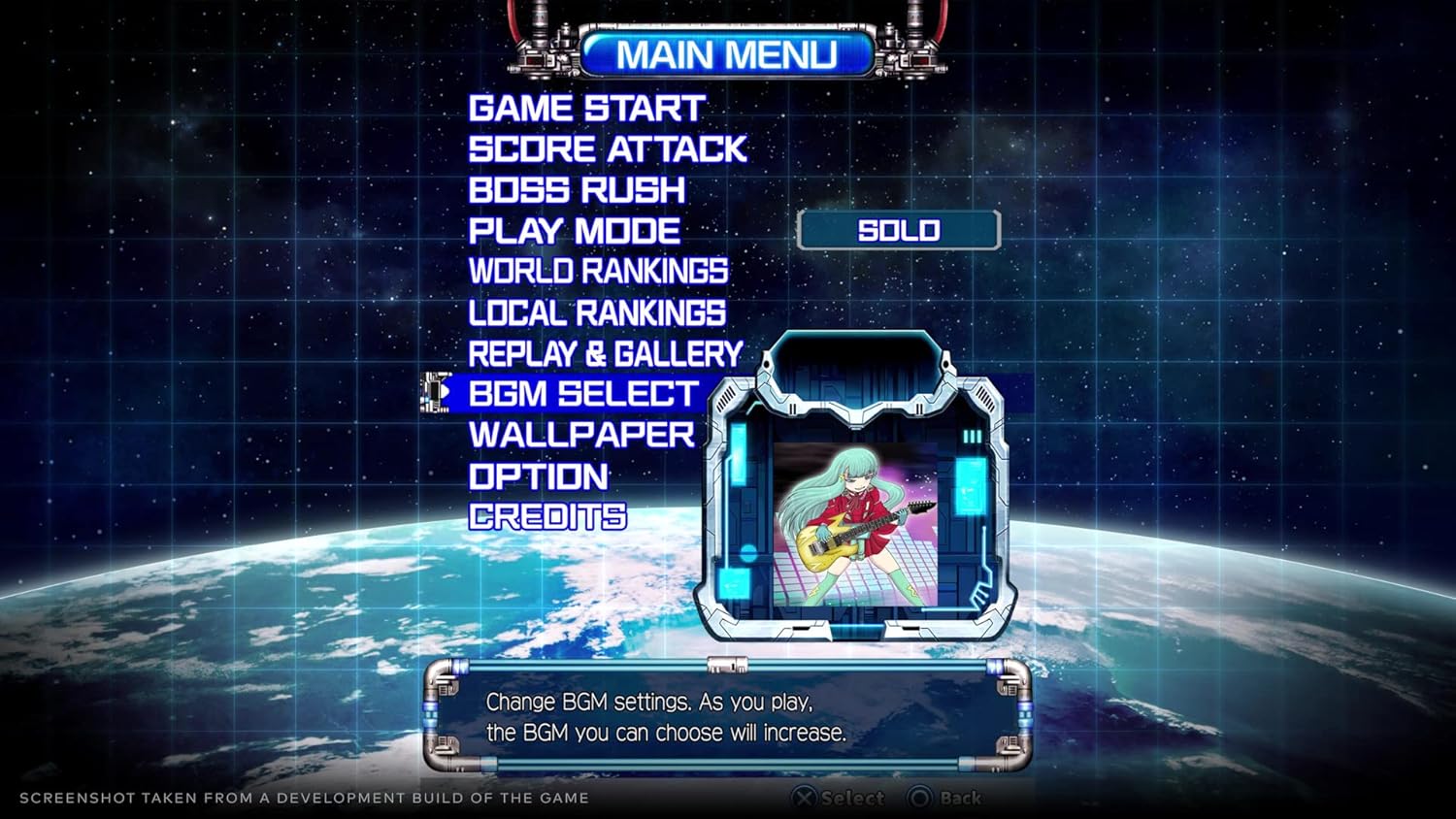1456x819 pixels.
Task: Click the MAIN MENU title banner
Action: (730, 55)
